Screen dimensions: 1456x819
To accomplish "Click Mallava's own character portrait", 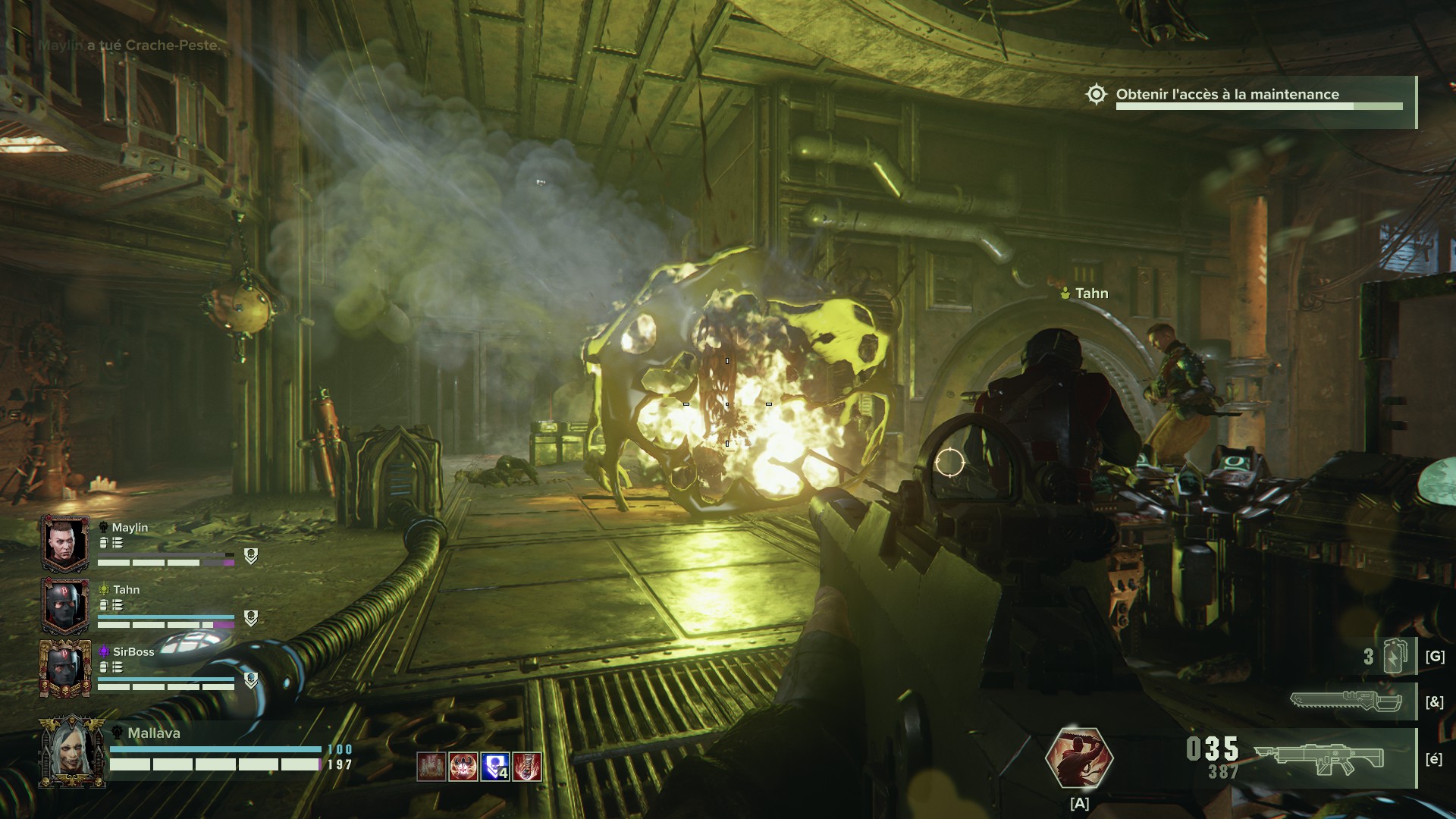I will 73,752.
